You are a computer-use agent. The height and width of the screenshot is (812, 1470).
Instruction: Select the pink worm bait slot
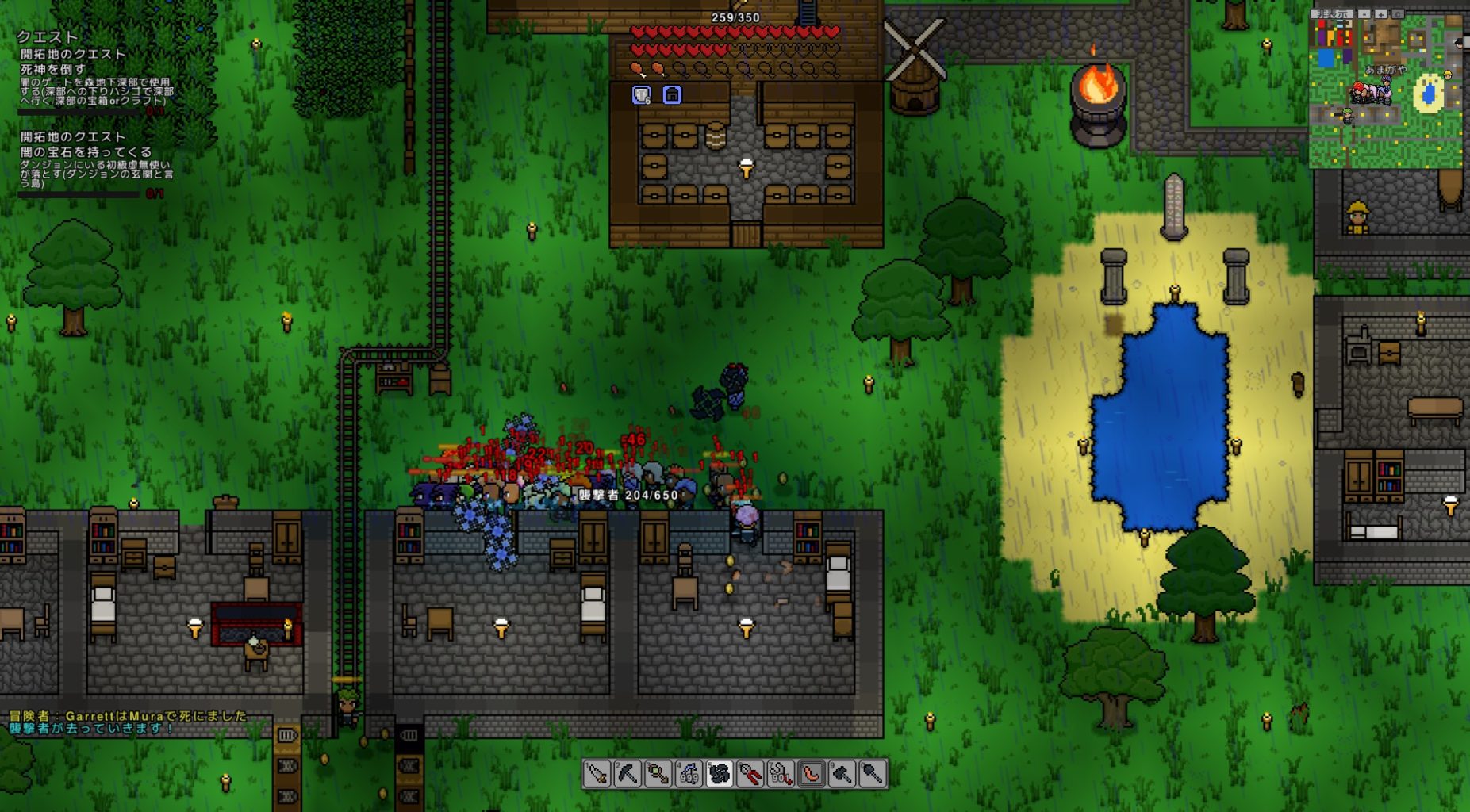(x=812, y=773)
